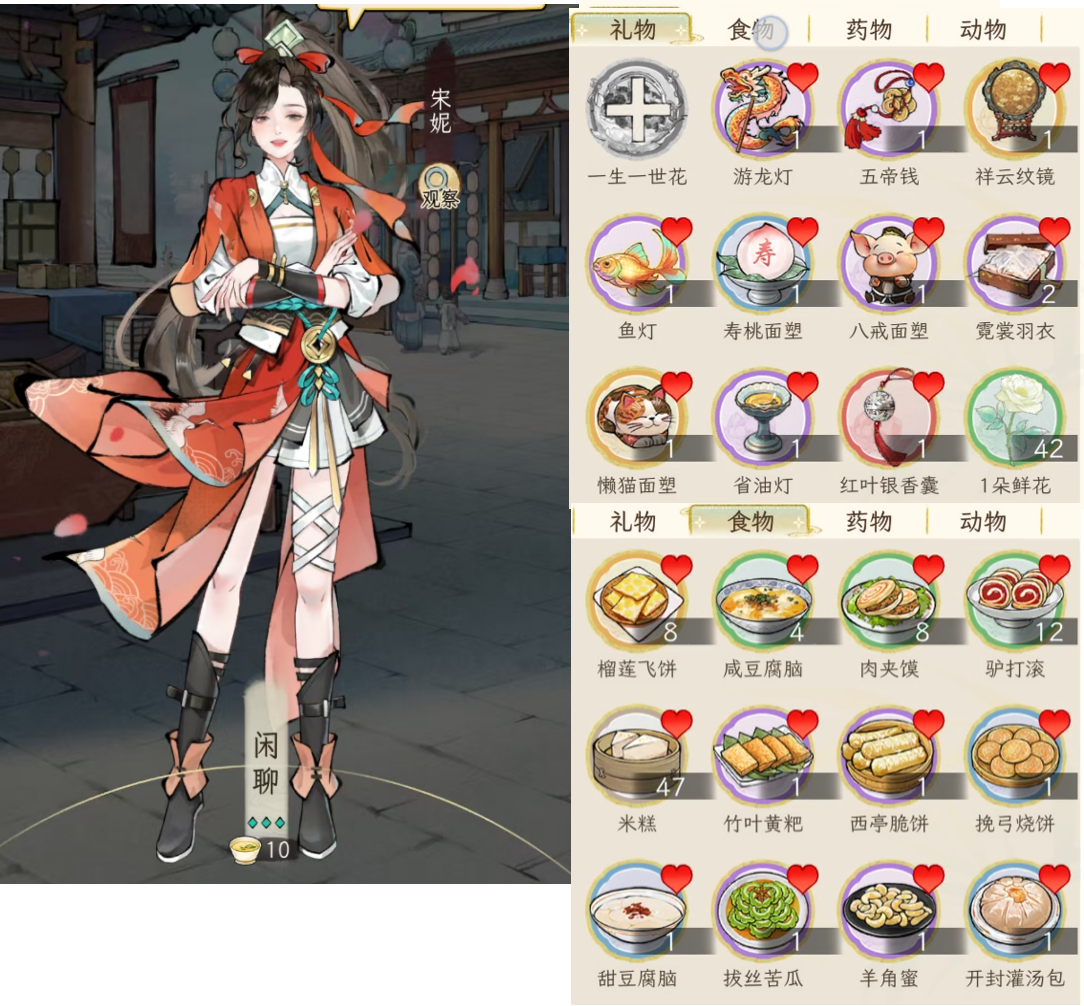Pick the 霓裳羽衣 garment gift
This screenshot has width=1084, height=1006.
1015,263
